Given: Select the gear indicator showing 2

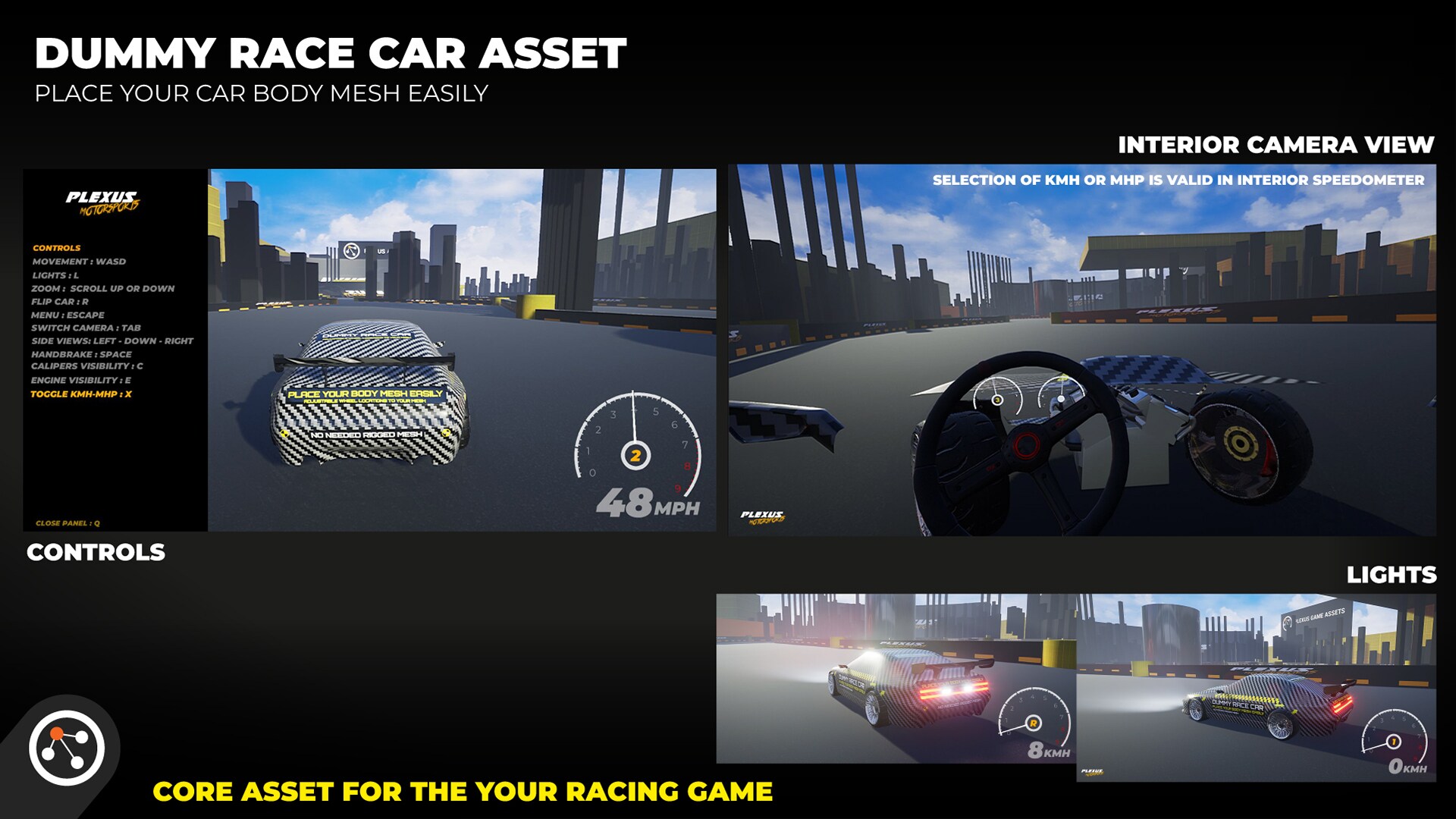Looking at the screenshot, I should tap(637, 455).
